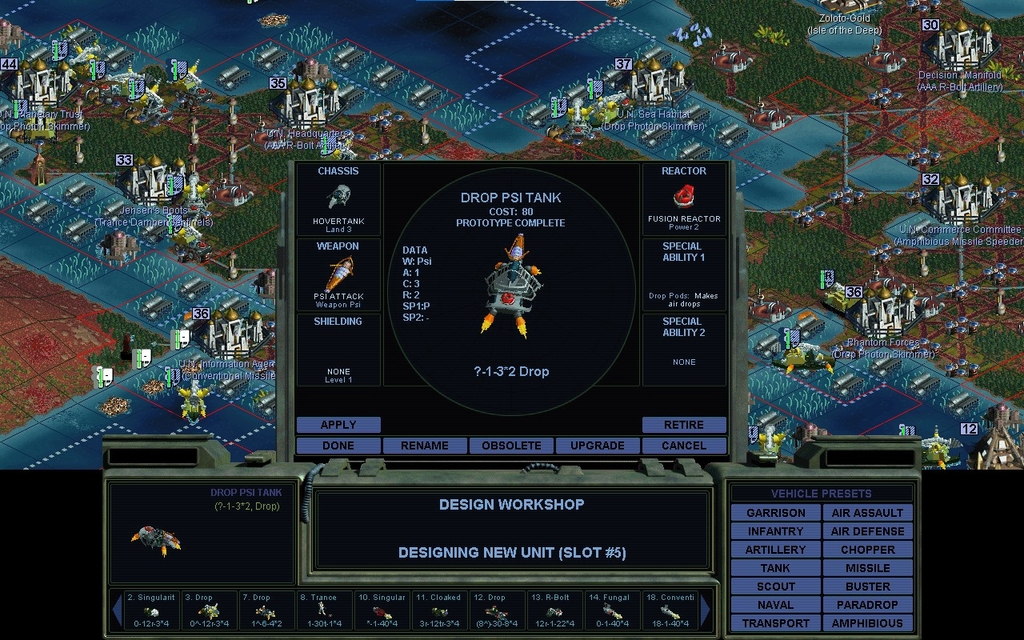
Task: Apply the current unit design
Action: coord(338,425)
